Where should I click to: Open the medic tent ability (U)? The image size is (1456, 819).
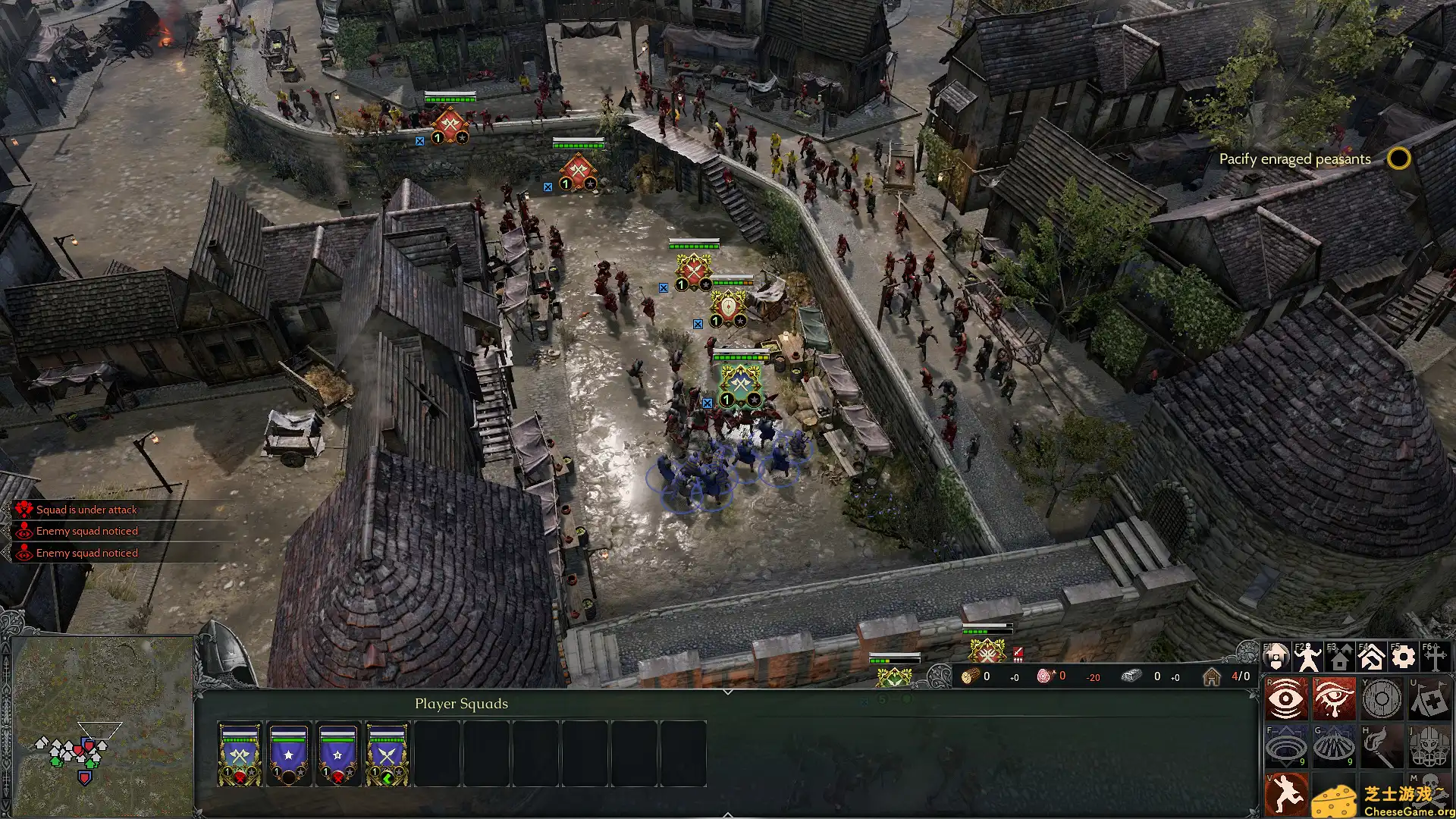(x=1429, y=699)
